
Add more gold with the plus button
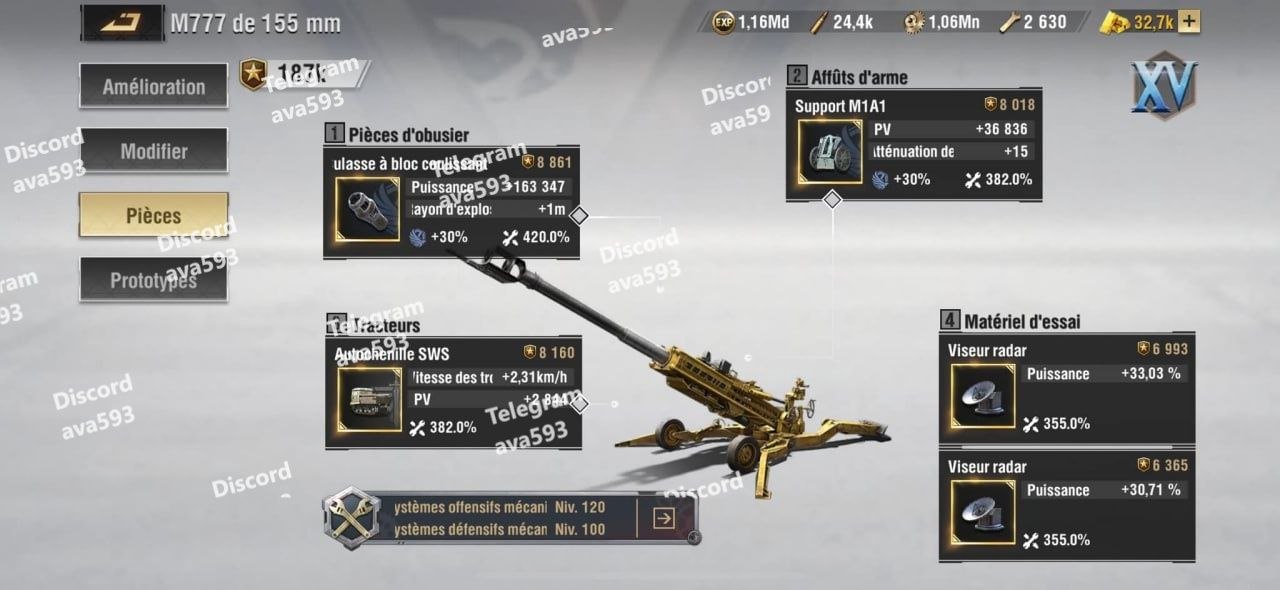(1190, 22)
